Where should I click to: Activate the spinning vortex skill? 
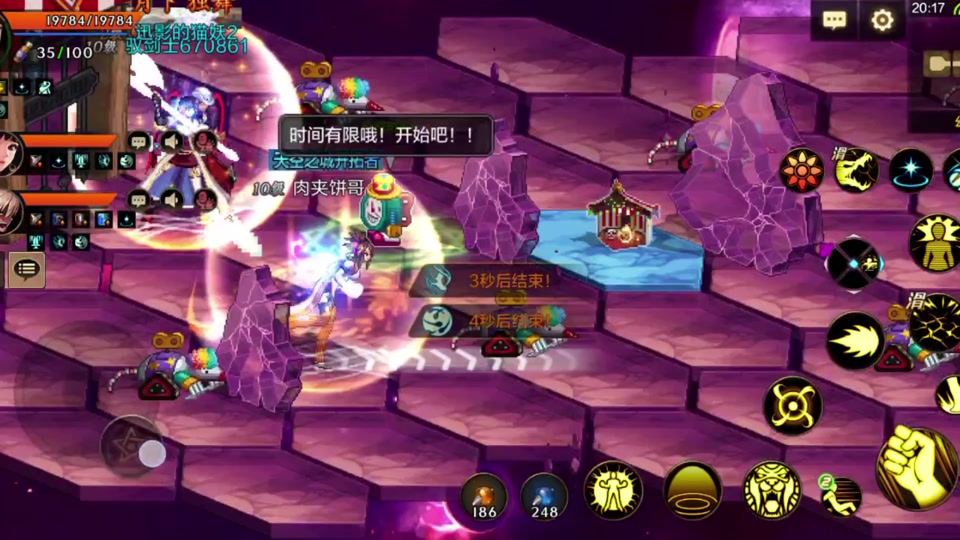(x=793, y=406)
